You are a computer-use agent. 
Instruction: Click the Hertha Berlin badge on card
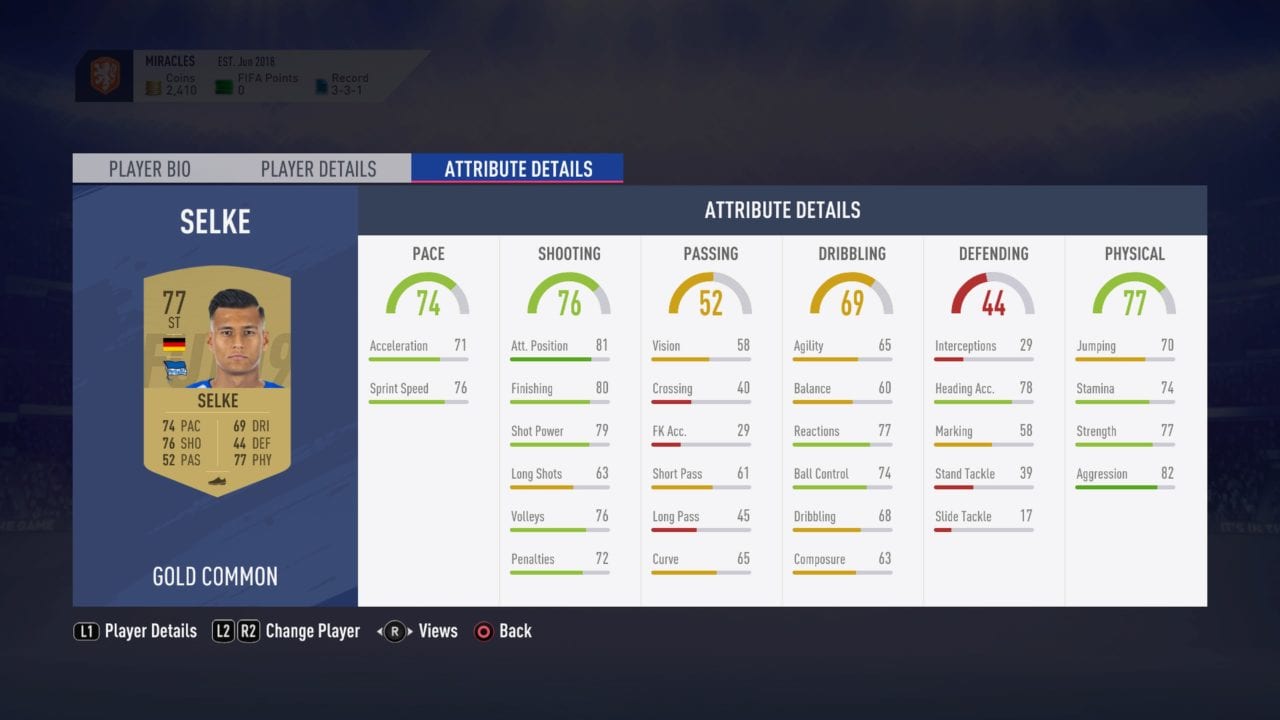coord(174,368)
